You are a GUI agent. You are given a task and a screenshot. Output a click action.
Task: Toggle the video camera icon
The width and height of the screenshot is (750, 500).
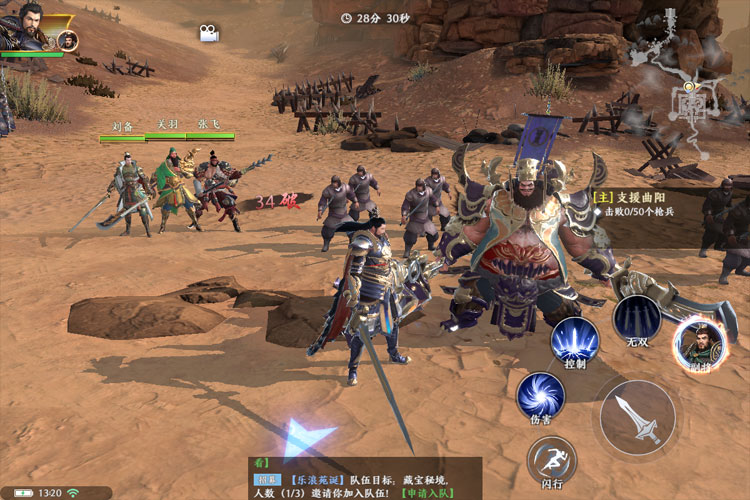point(209,33)
